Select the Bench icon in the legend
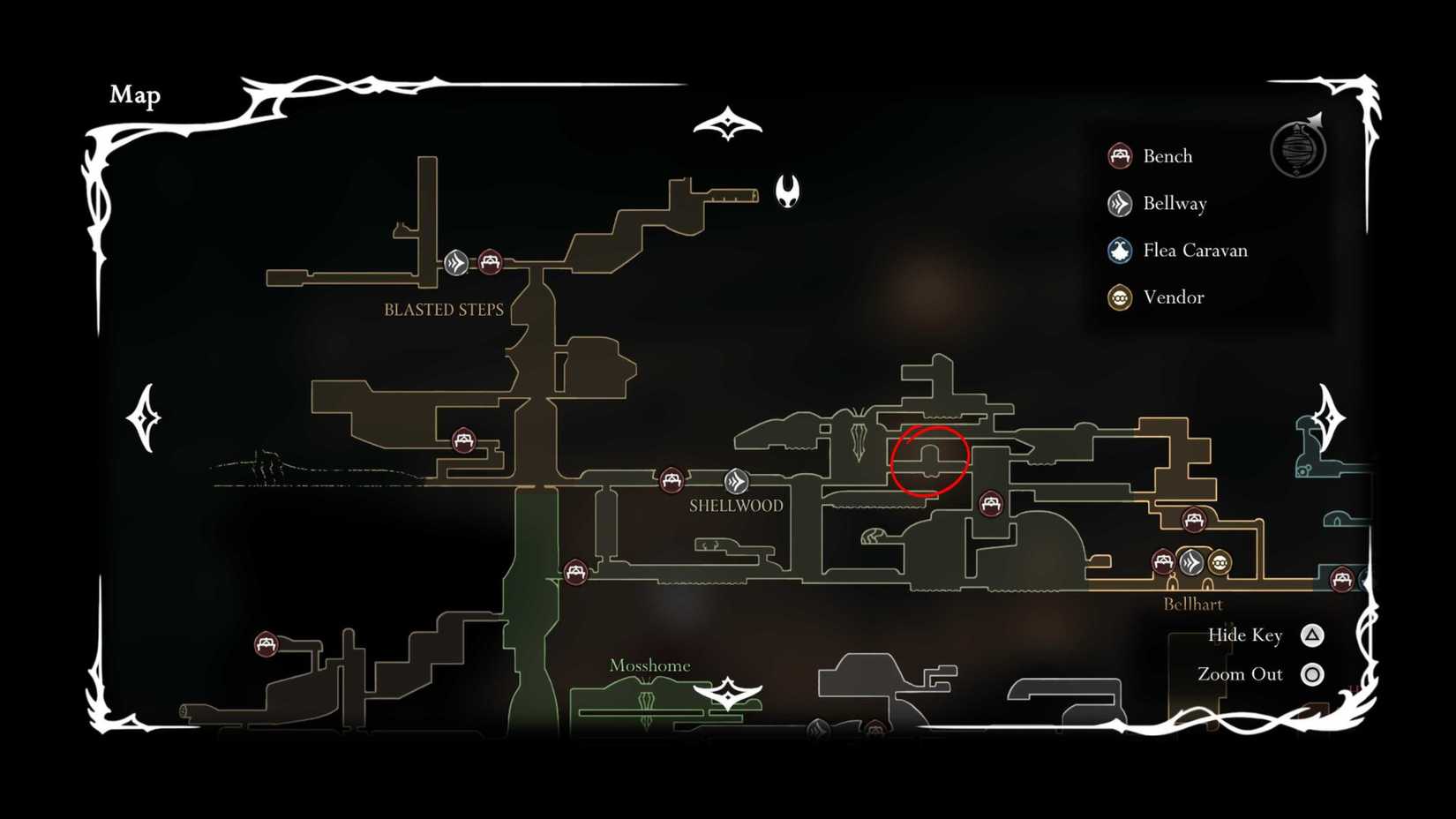The height and width of the screenshot is (819, 1456). coord(1120,155)
